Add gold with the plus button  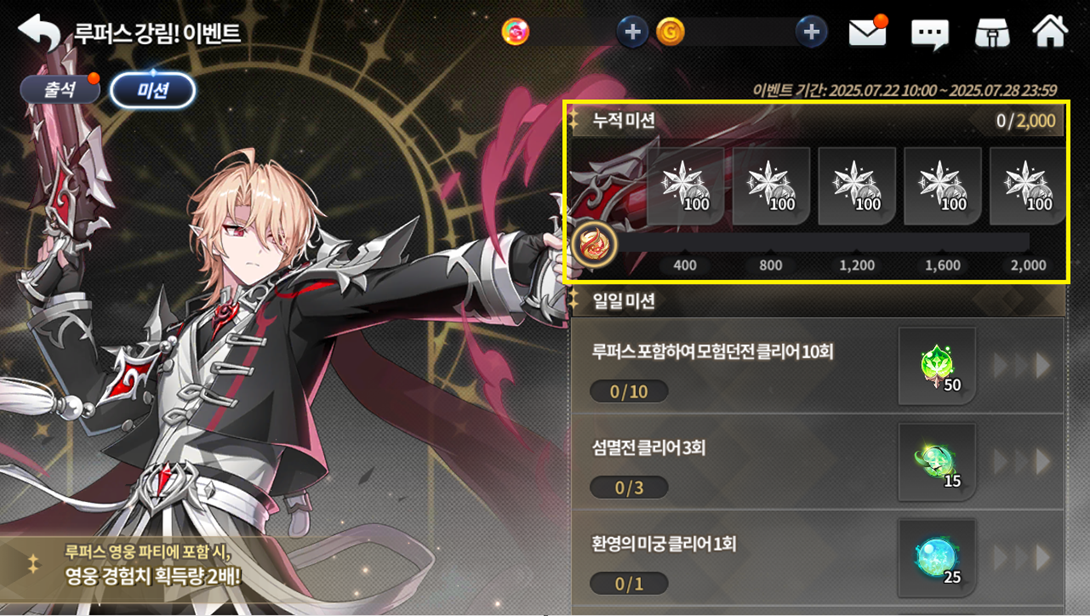[x=811, y=32]
